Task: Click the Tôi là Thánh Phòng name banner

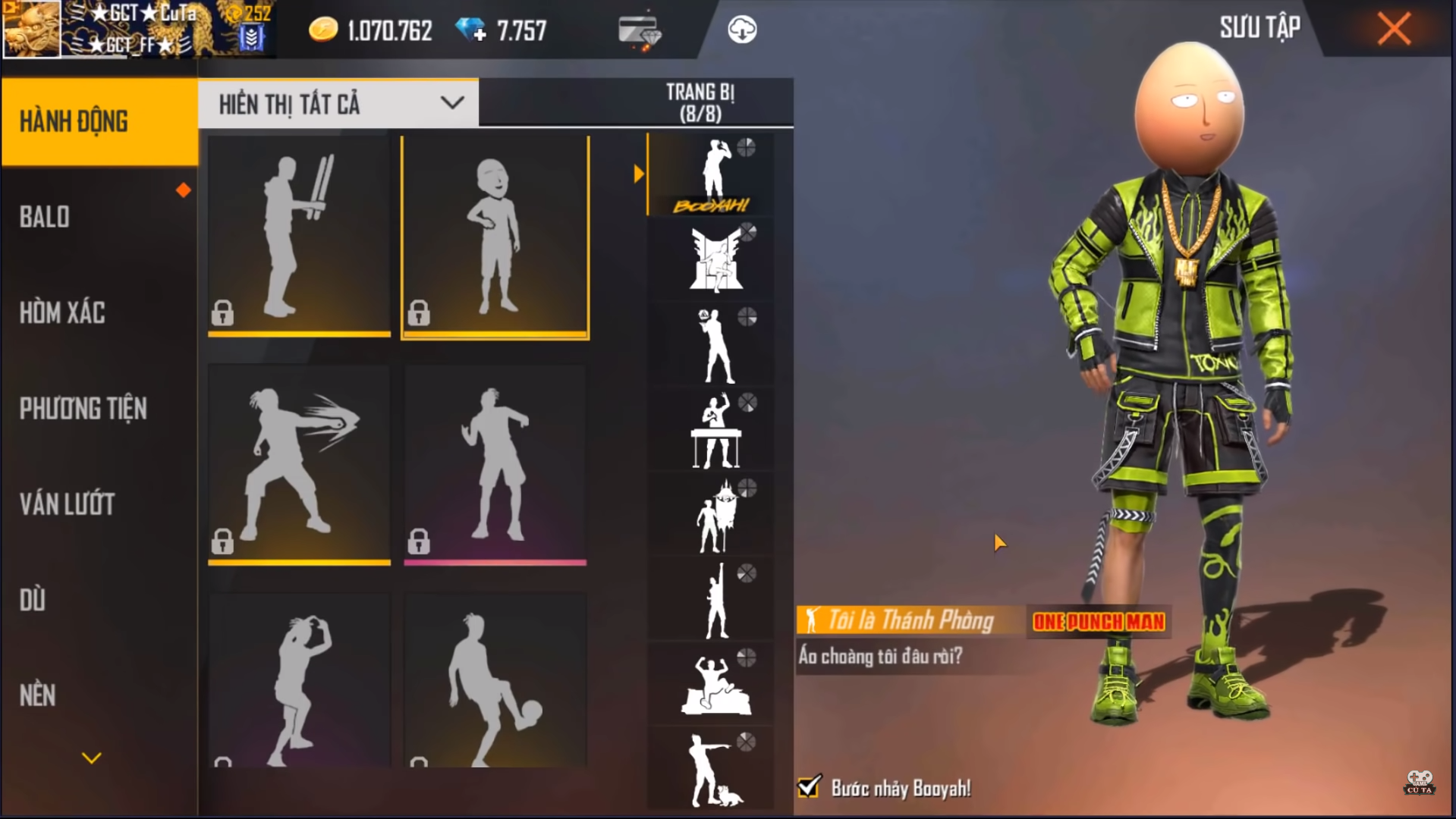Action: 910,620
